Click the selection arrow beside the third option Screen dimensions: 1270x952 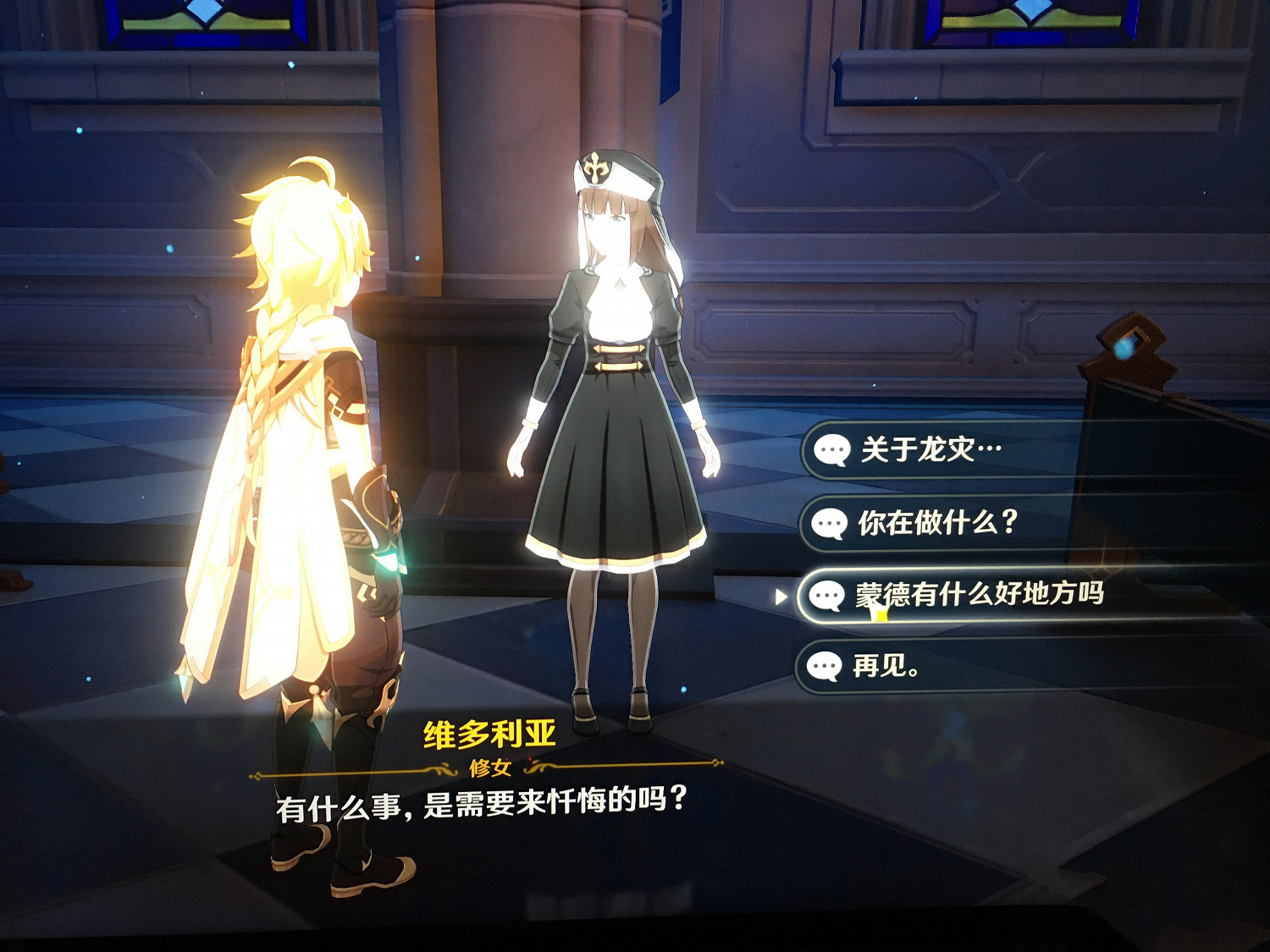(779, 597)
